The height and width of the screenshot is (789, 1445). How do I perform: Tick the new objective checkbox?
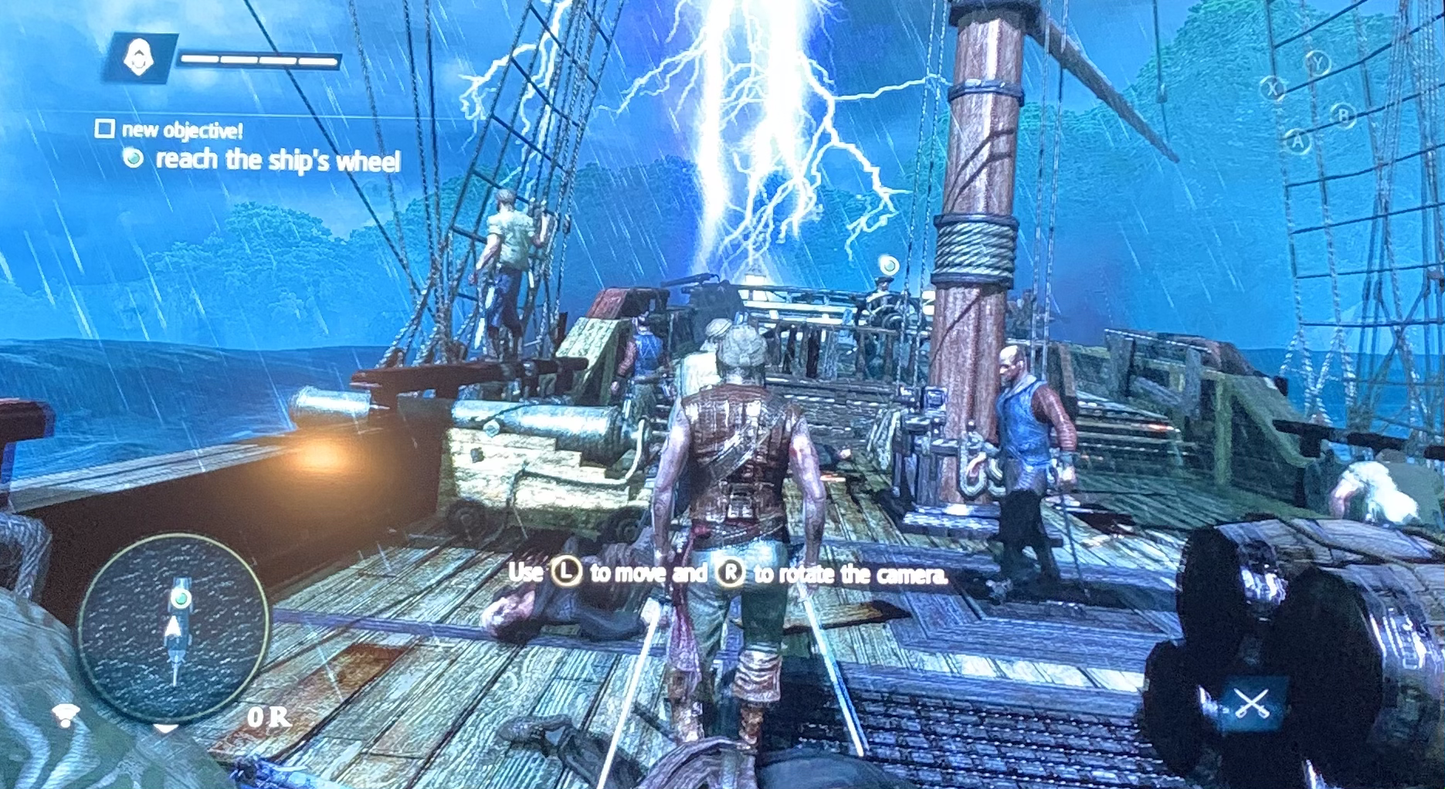pos(104,129)
